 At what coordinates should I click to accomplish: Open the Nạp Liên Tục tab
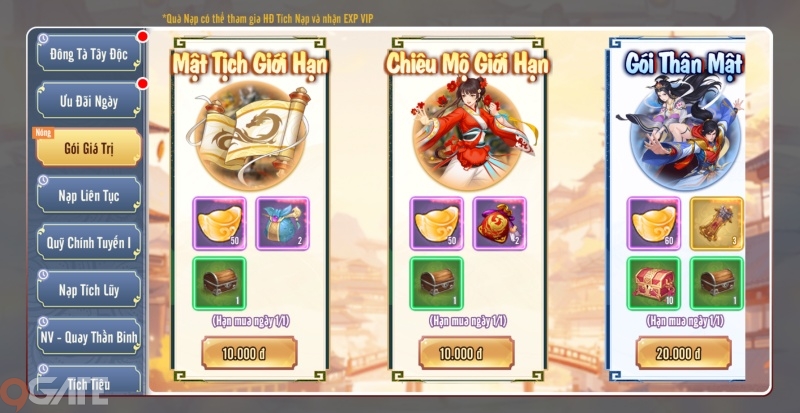click(x=90, y=195)
